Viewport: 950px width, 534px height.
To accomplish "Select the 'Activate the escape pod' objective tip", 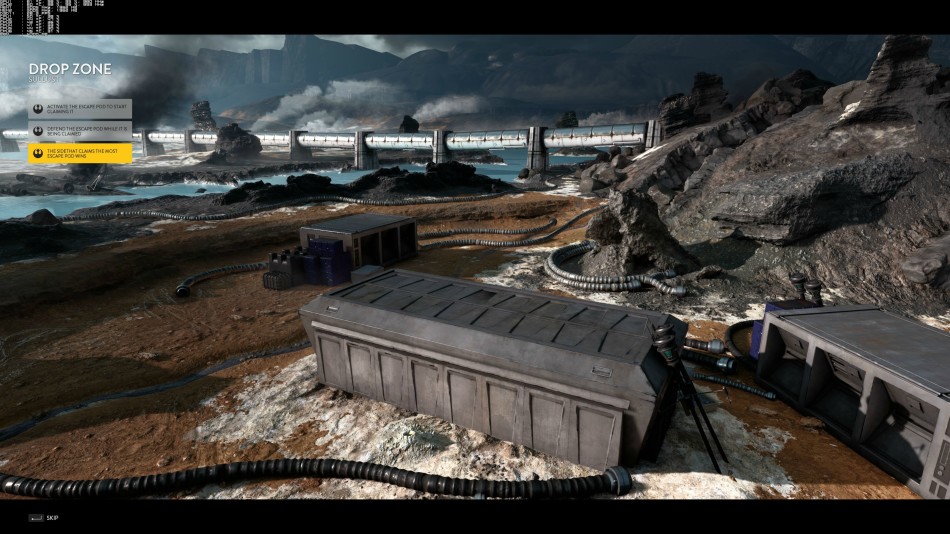I will tap(80, 109).
